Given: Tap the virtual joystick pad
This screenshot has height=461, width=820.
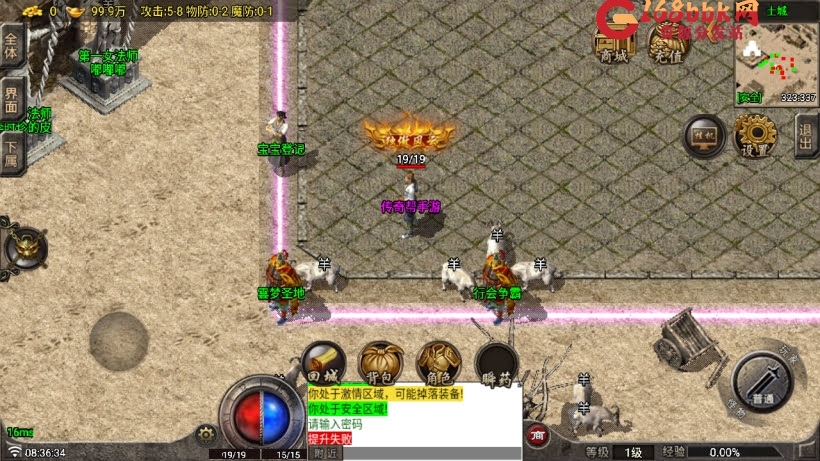Looking at the screenshot, I should tap(119, 340).
